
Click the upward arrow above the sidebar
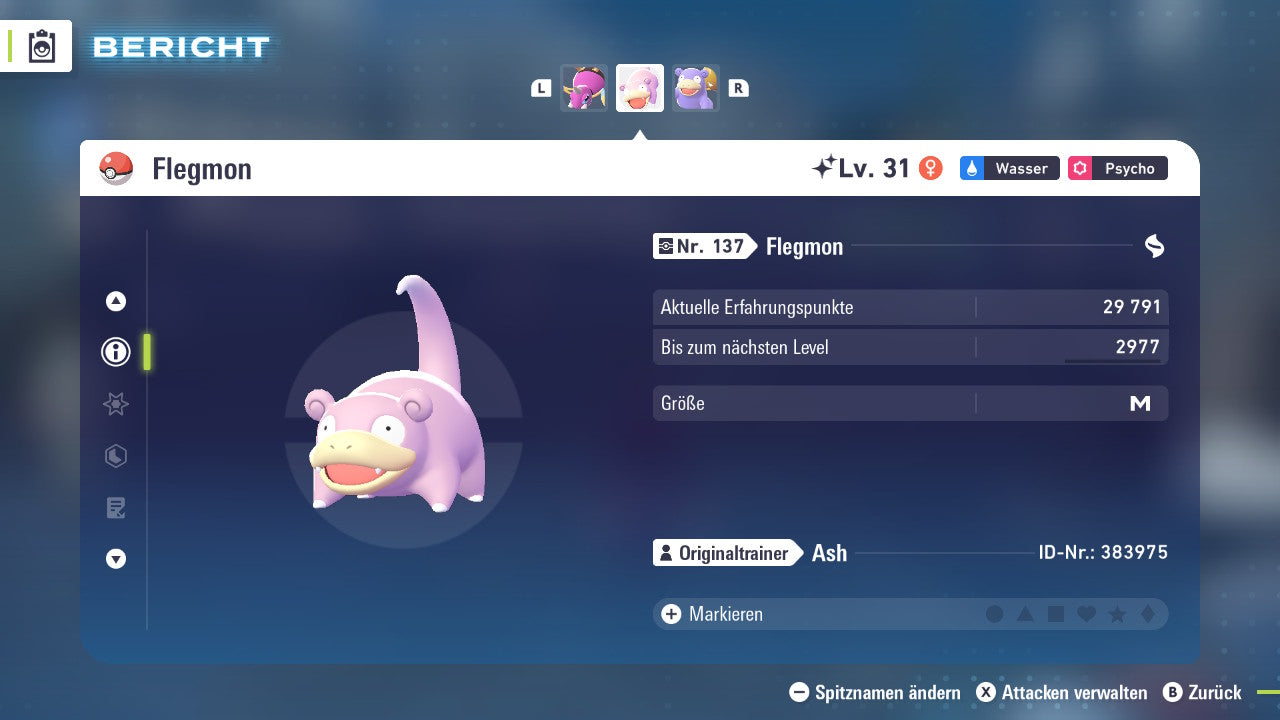click(115, 300)
